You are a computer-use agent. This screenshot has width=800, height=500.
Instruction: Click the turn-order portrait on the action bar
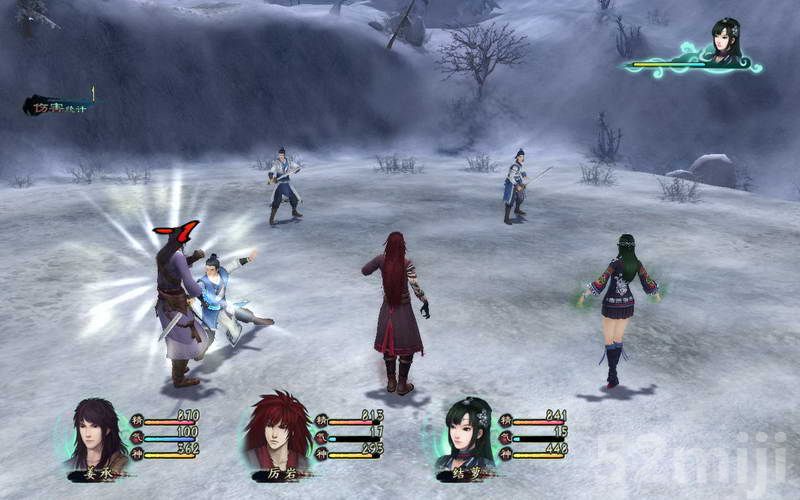(x=726, y=43)
